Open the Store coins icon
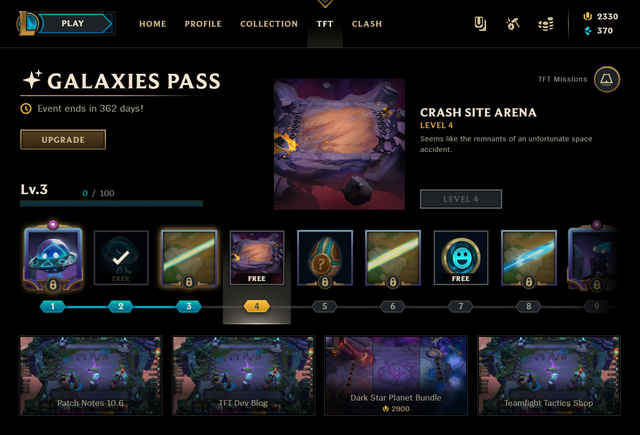640x435 pixels. (x=546, y=23)
